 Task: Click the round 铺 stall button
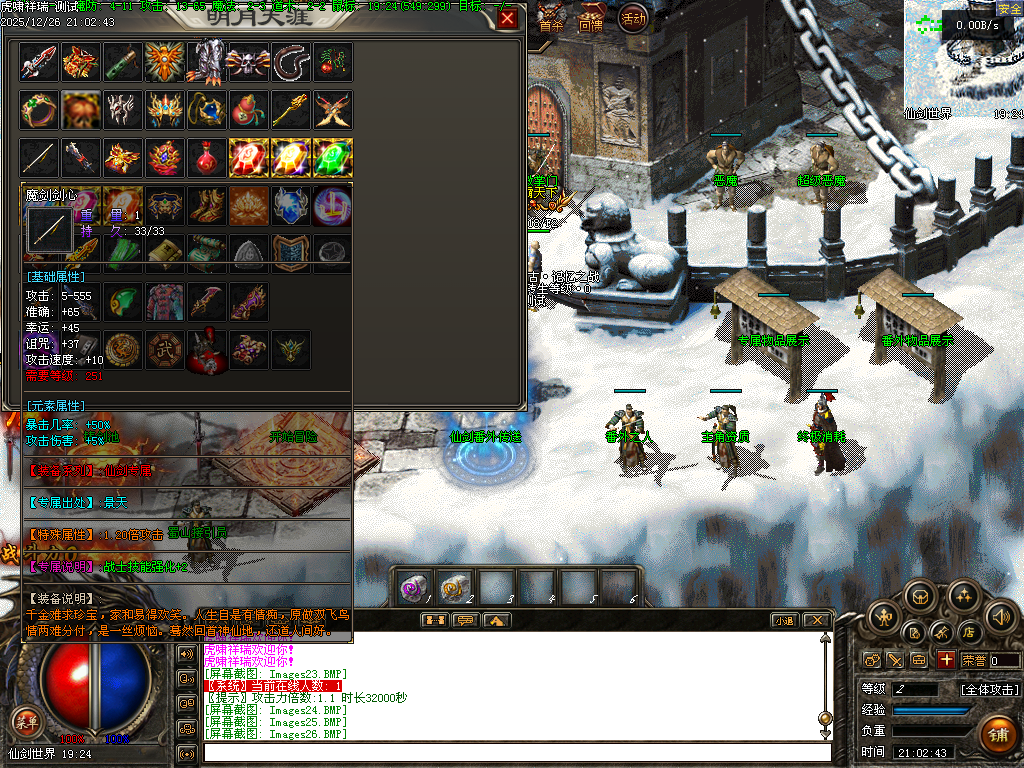click(997, 735)
